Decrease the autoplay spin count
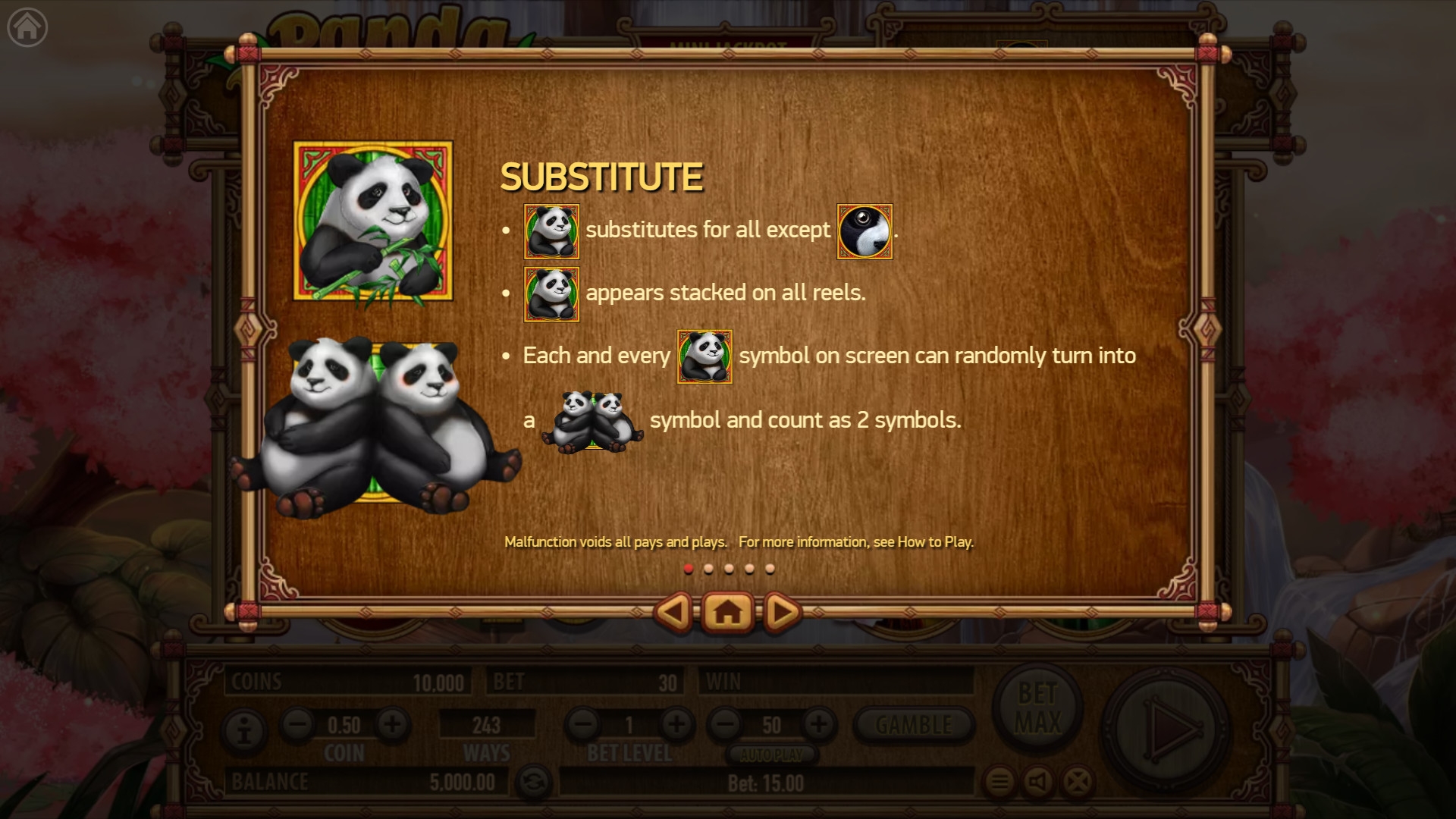 [725, 724]
